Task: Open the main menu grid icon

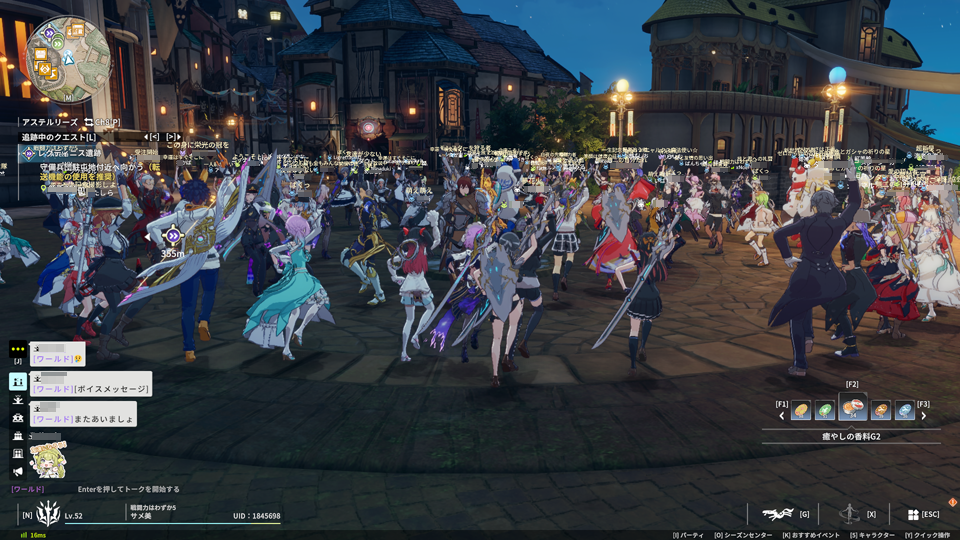Action: tap(913, 514)
